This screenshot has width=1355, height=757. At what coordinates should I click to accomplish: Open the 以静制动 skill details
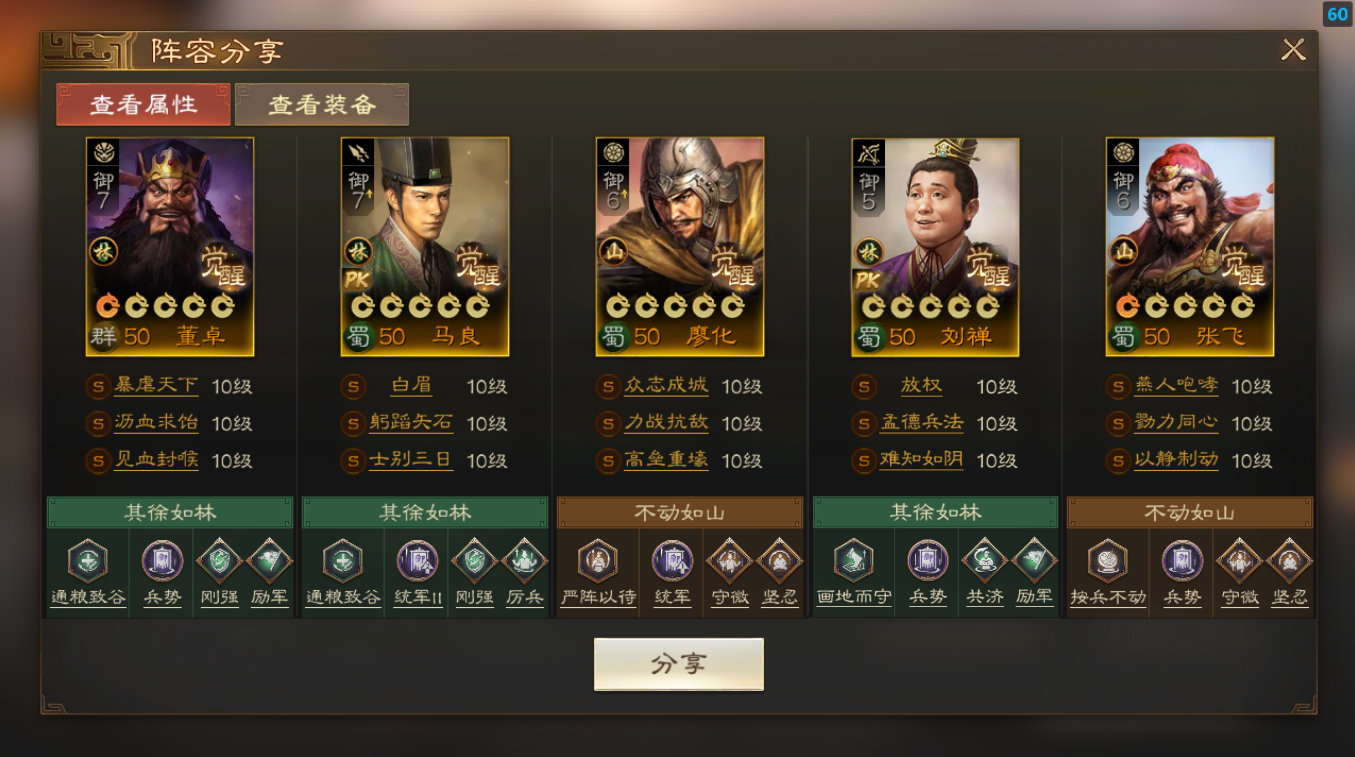point(1176,460)
